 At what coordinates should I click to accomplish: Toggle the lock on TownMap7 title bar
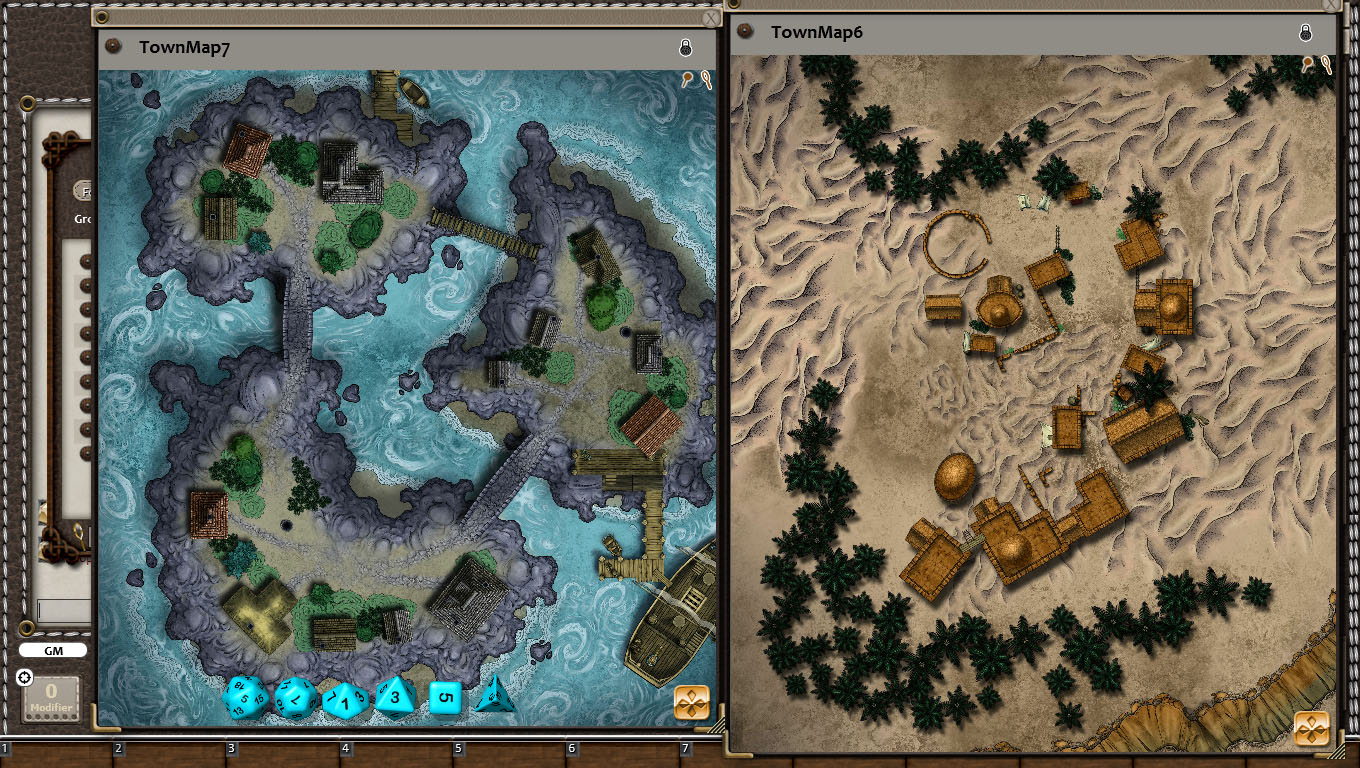[686, 47]
